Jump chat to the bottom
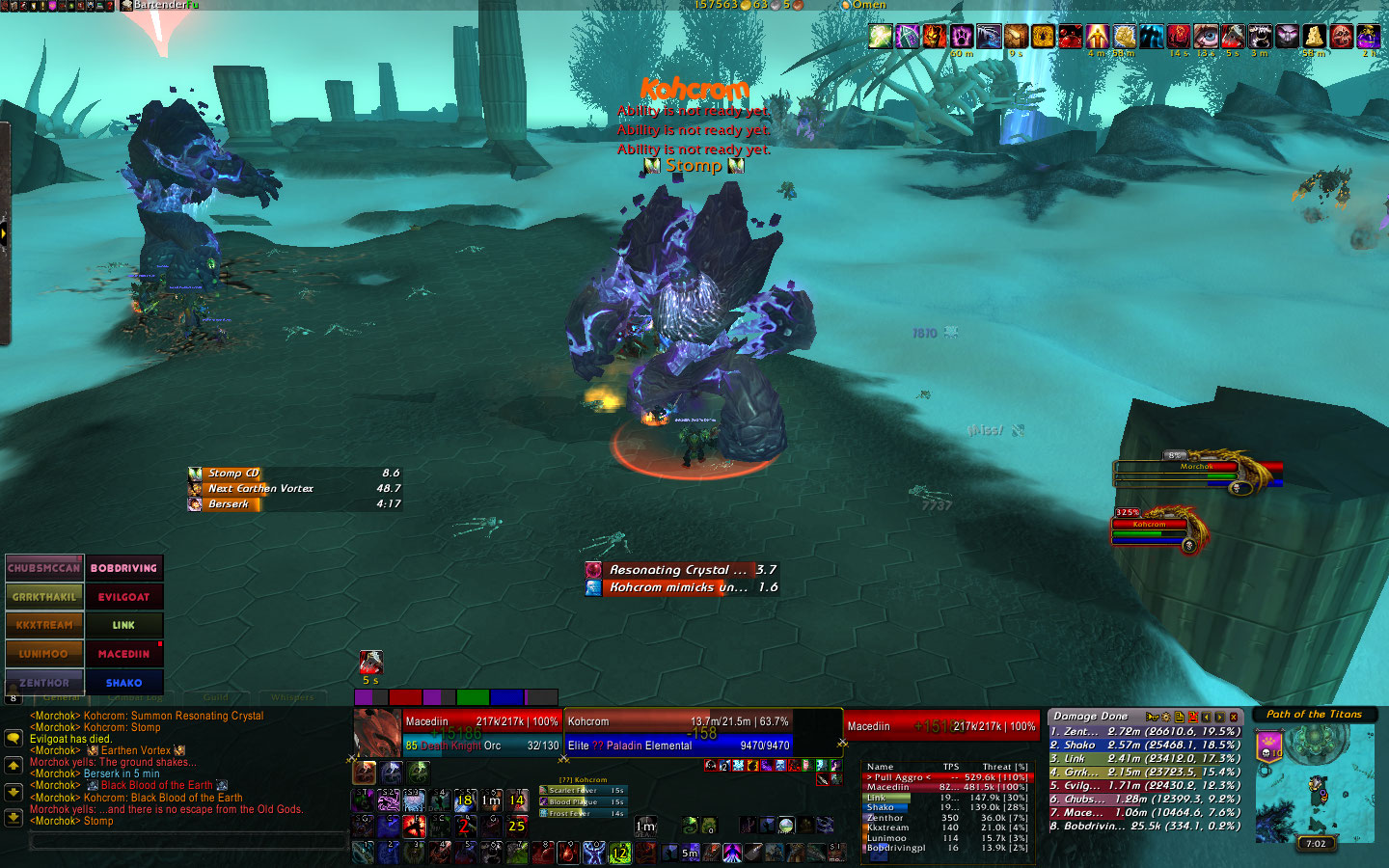Screen dimensions: 1389x868 pos(14,817)
